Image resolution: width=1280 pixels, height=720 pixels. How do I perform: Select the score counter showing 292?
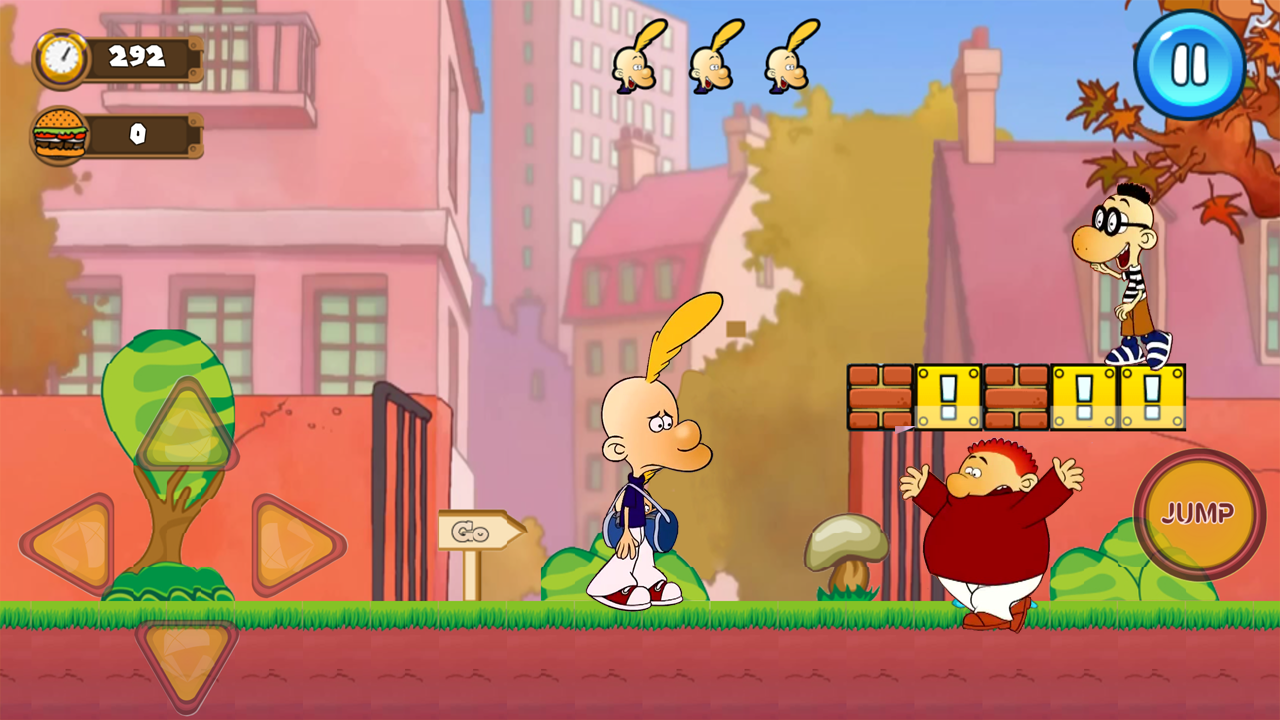click(137, 57)
